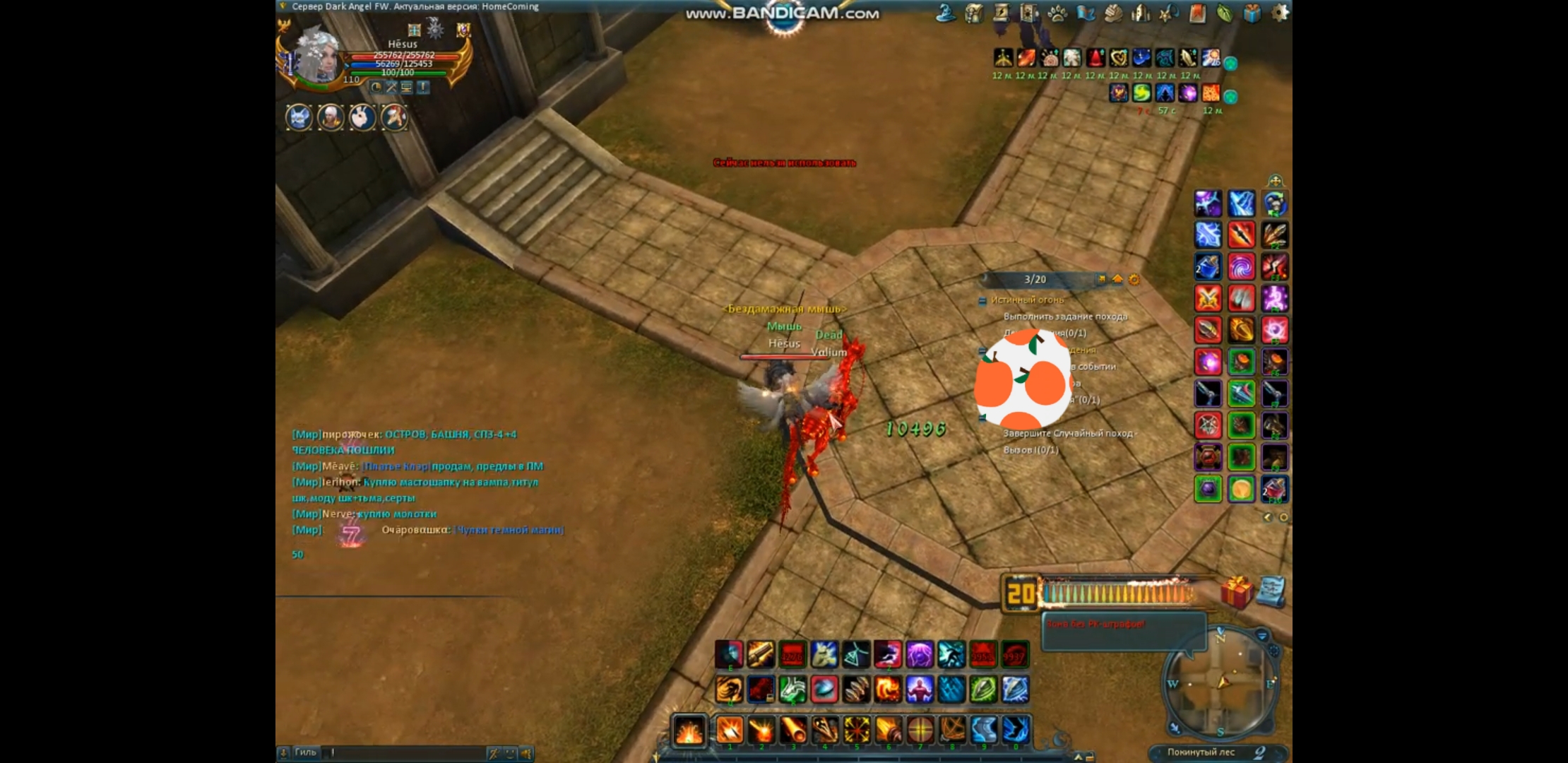Open the blue gift box menu

[x=1252, y=13]
